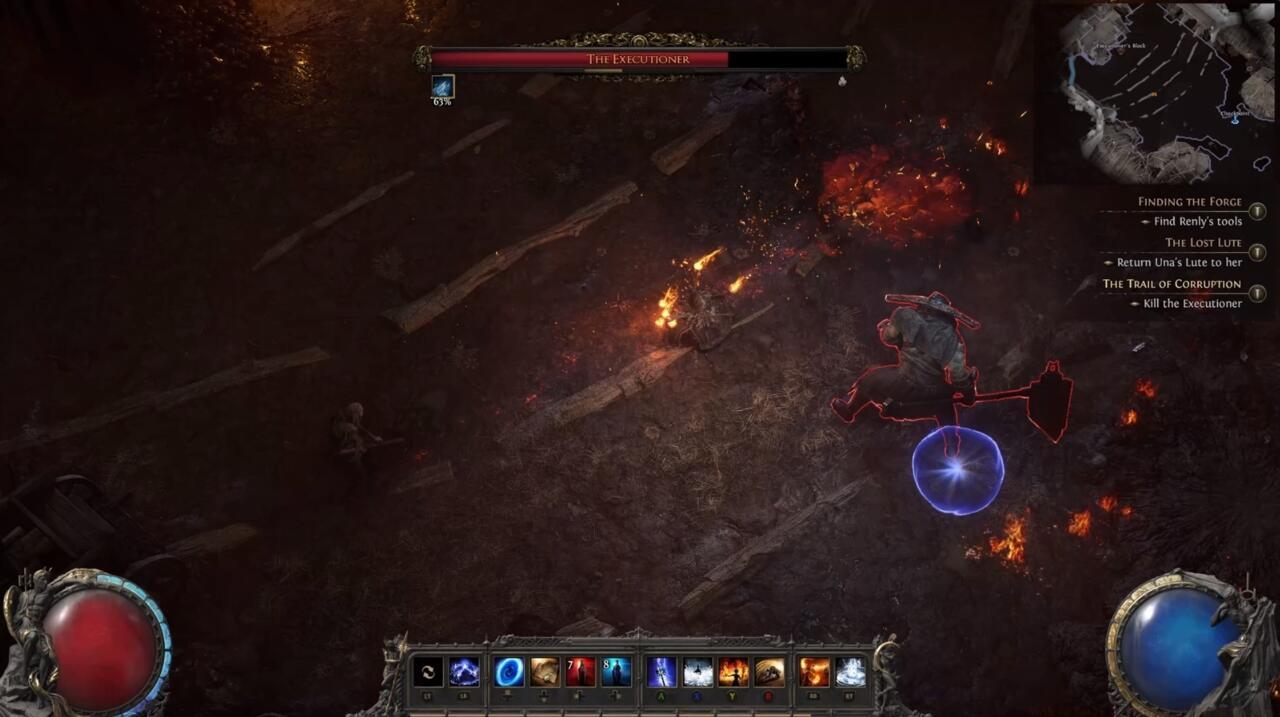This screenshot has width=1280, height=717.
Task: Activate the blue figure skill numbered 8
Action: (x=616, y=671)
